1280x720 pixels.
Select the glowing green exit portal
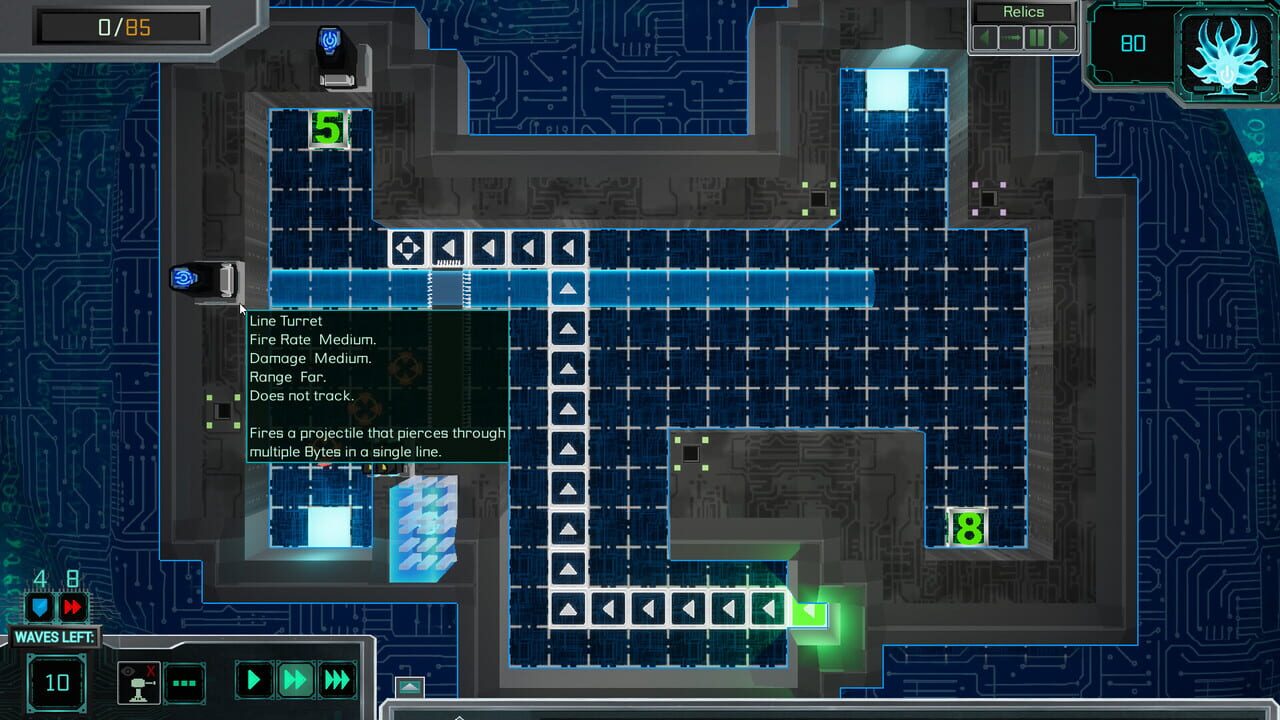[810, 615]
